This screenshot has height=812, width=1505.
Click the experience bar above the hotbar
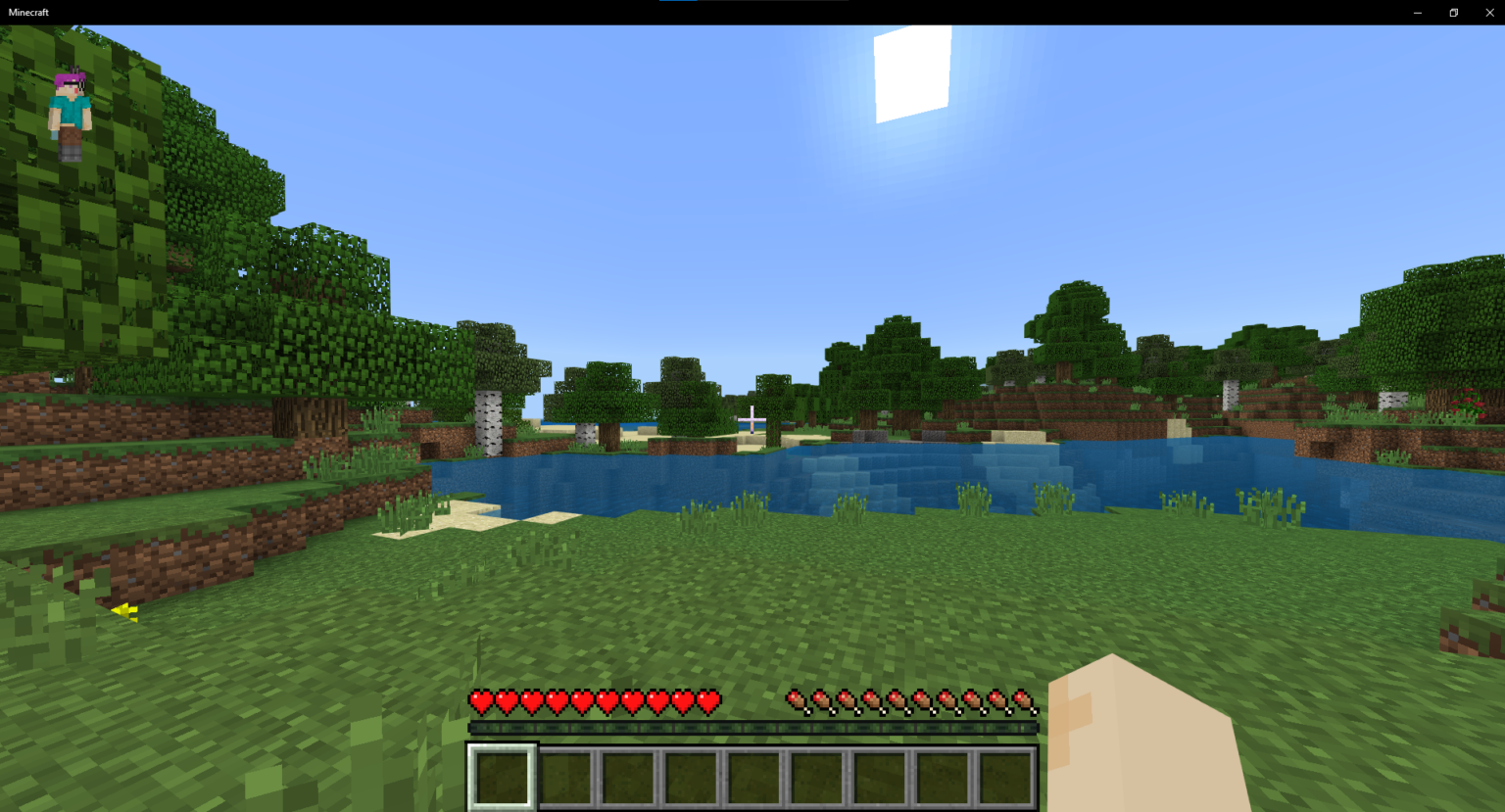click(752, 729)
